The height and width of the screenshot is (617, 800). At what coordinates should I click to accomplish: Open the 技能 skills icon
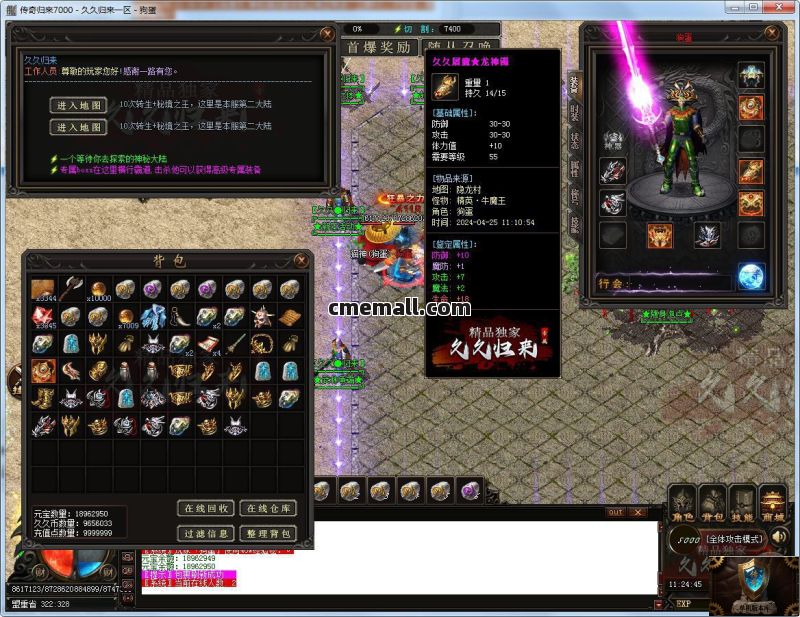742,503
